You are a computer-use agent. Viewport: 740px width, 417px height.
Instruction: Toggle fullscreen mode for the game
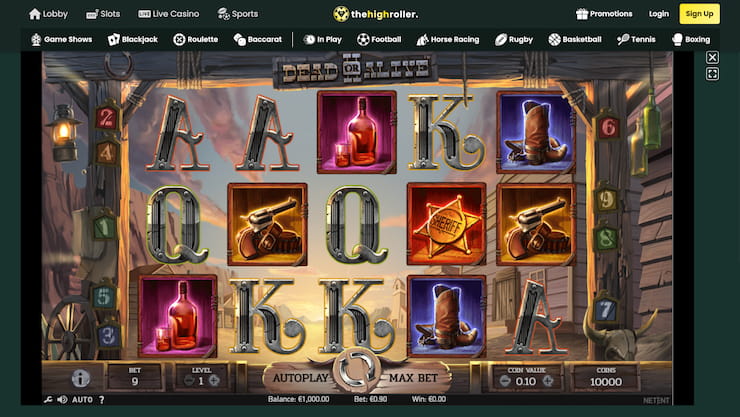[x=712, y=74]
